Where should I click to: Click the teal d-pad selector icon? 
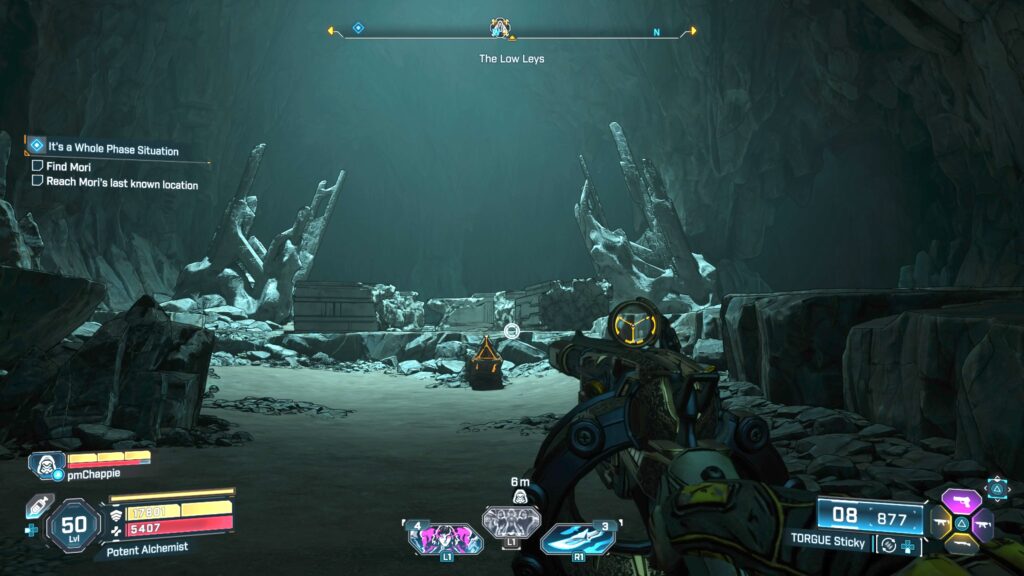pyautogui.click(x=997, y=488)
